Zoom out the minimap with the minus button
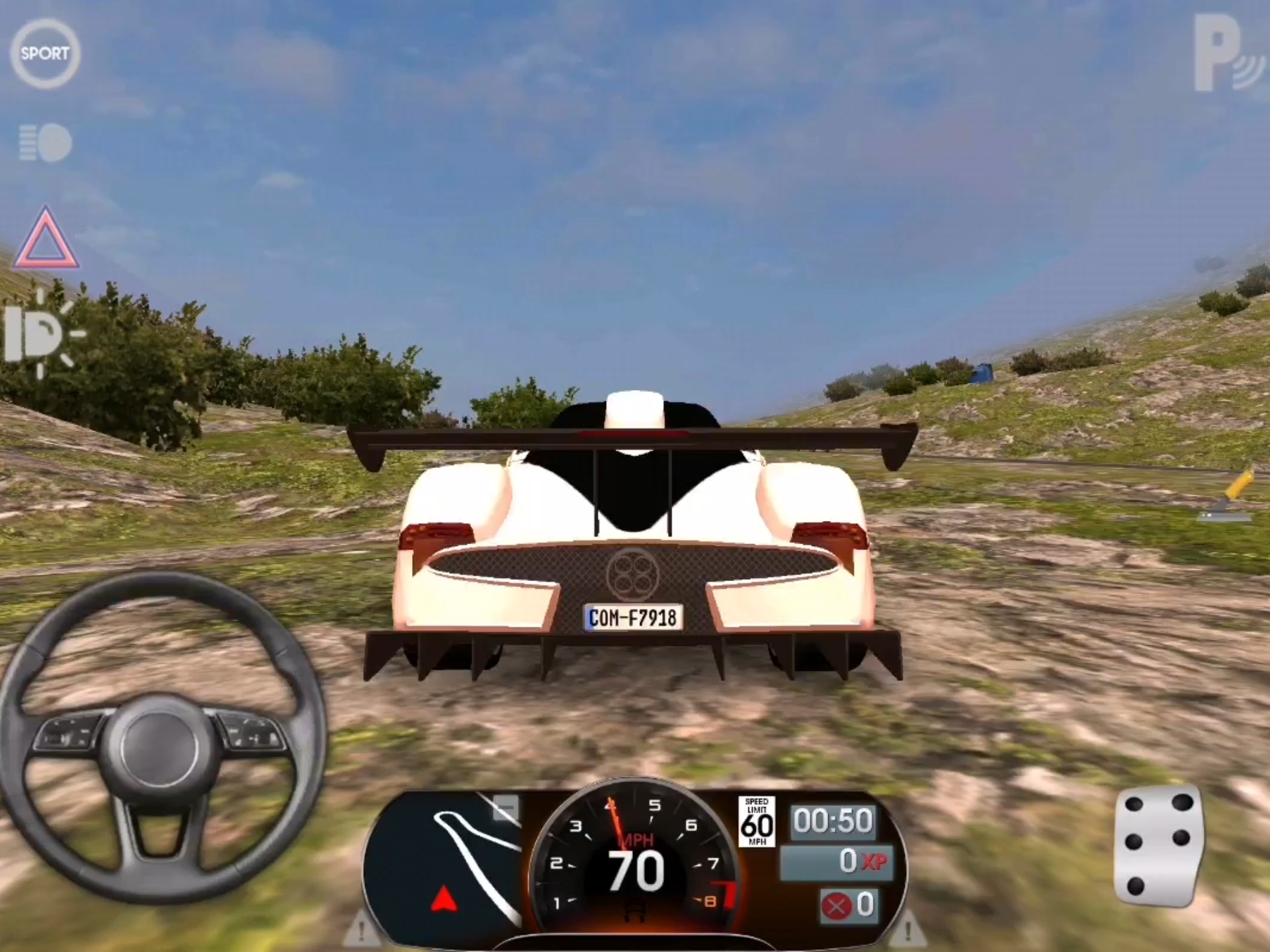Viewport: 1270px width, 952px height. 507,808
